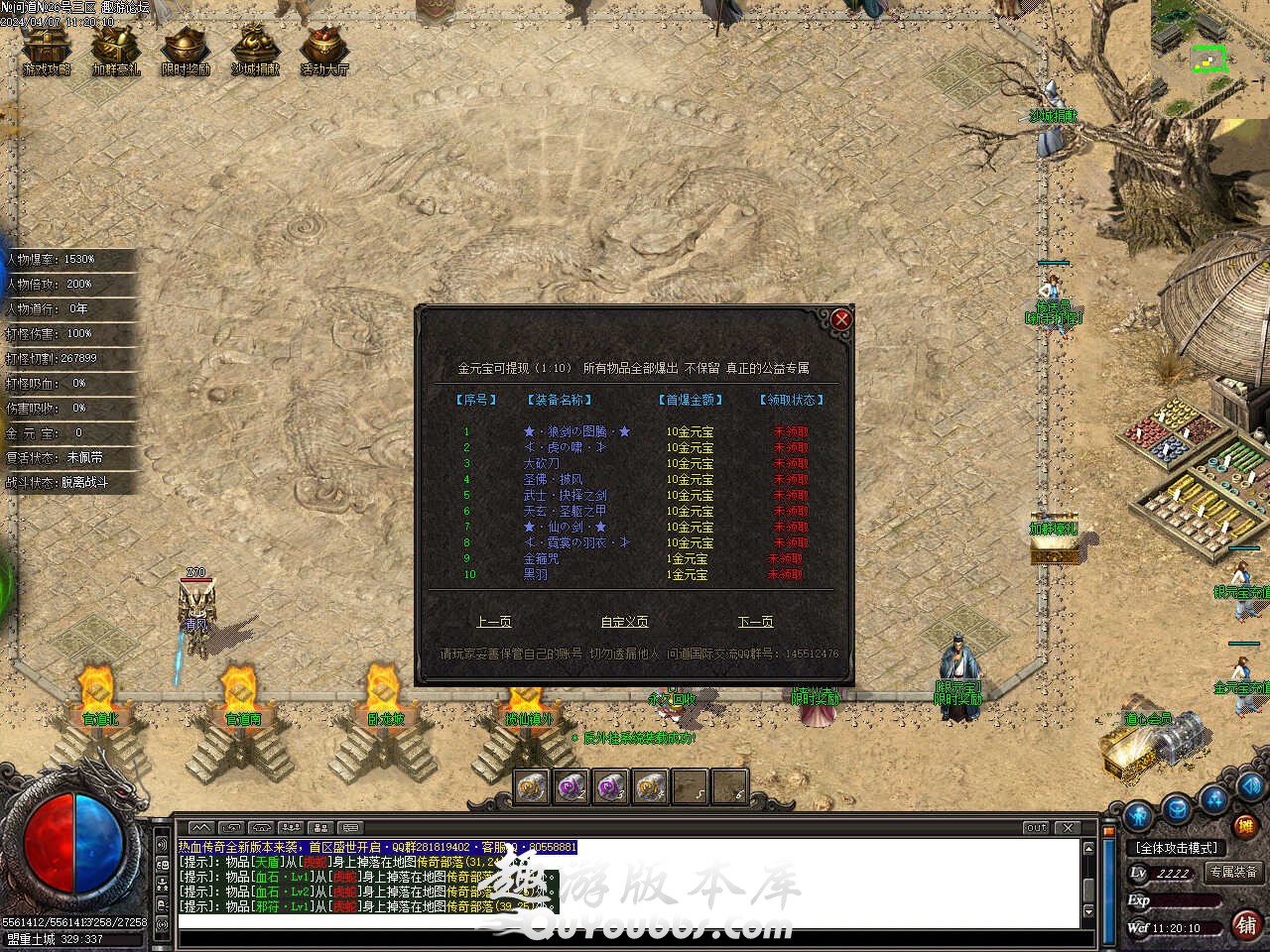
Task: Open the 沙城捐献 donation icon
Action: click(255, 50)
